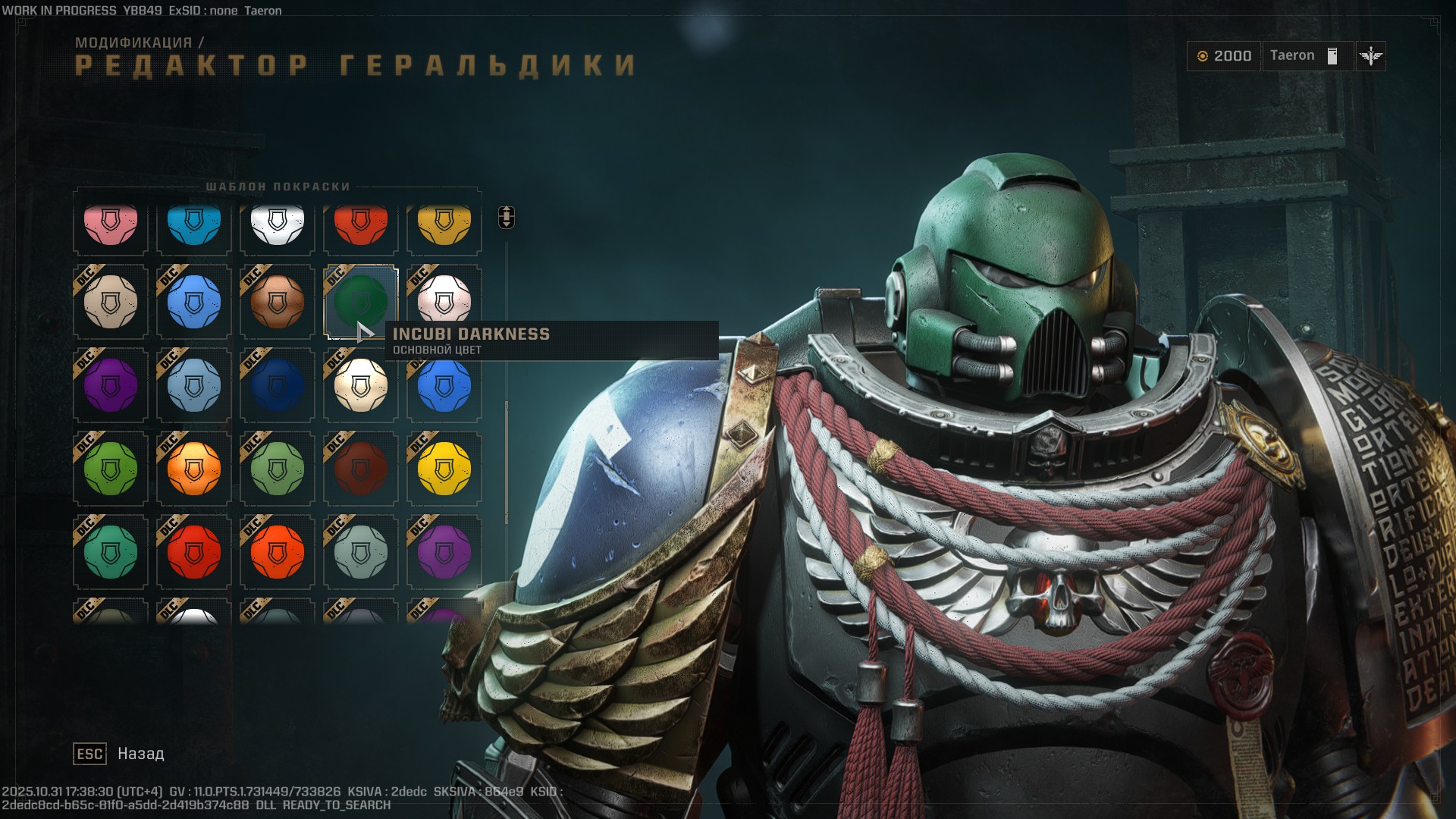This screenshot has height=819, width=1456.
Task: Click the ESC key icon near Назад
Action: coord(89,754)
